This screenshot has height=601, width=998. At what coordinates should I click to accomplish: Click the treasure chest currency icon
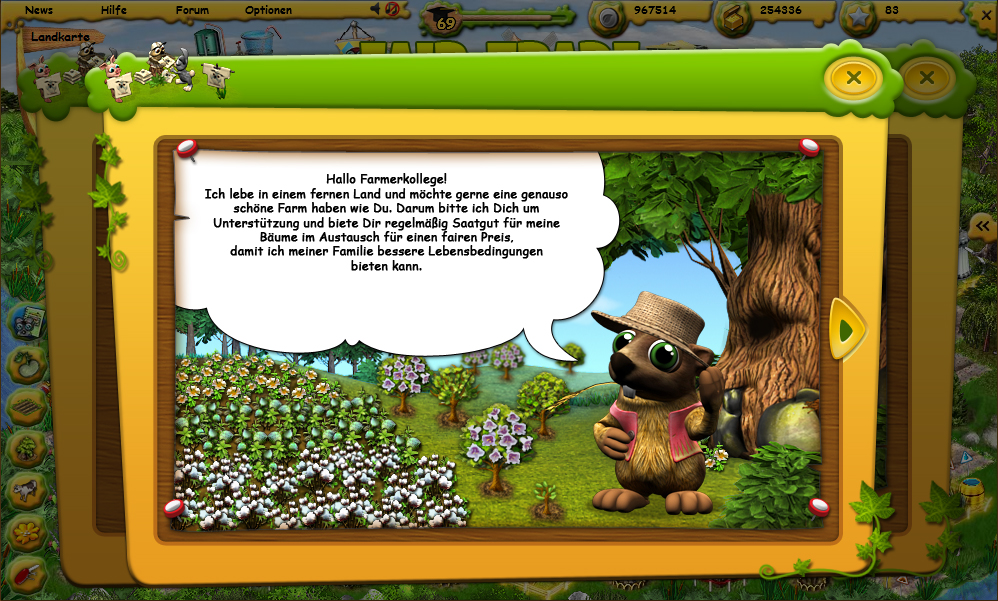click(733, 15)
